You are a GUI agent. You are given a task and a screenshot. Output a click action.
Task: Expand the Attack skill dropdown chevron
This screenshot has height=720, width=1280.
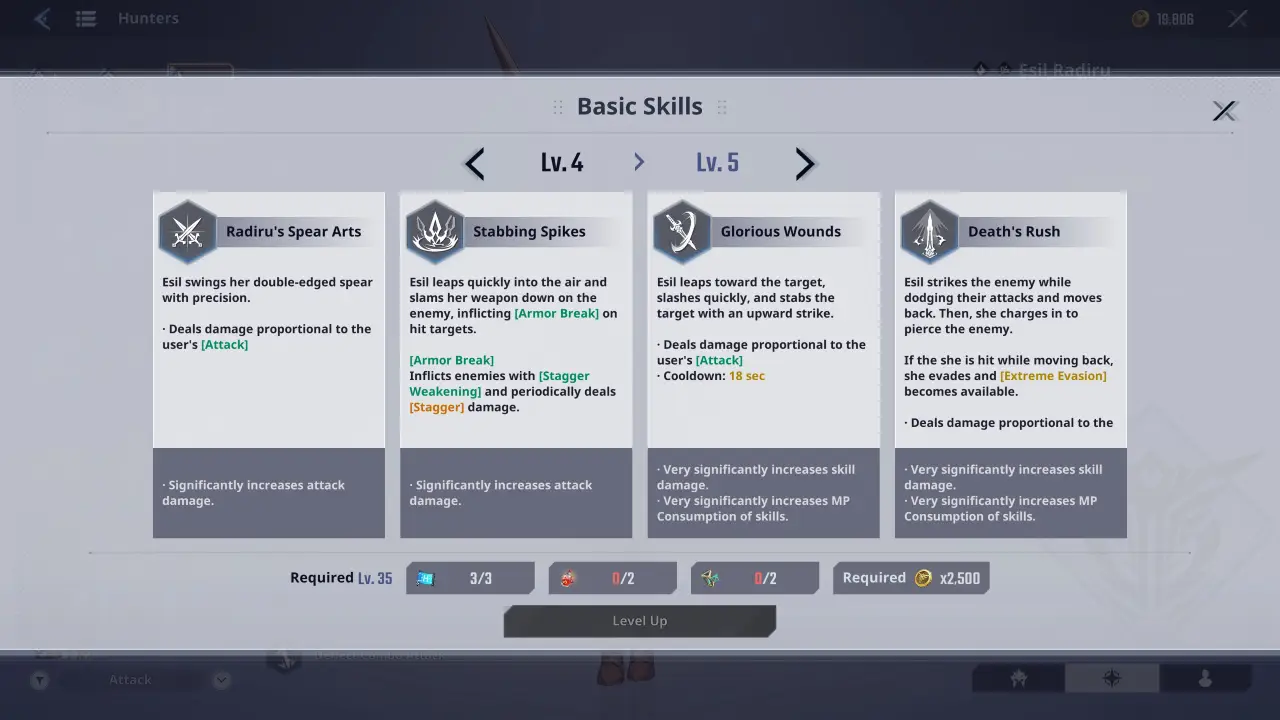pyautogui.click(x=221, y=679)
